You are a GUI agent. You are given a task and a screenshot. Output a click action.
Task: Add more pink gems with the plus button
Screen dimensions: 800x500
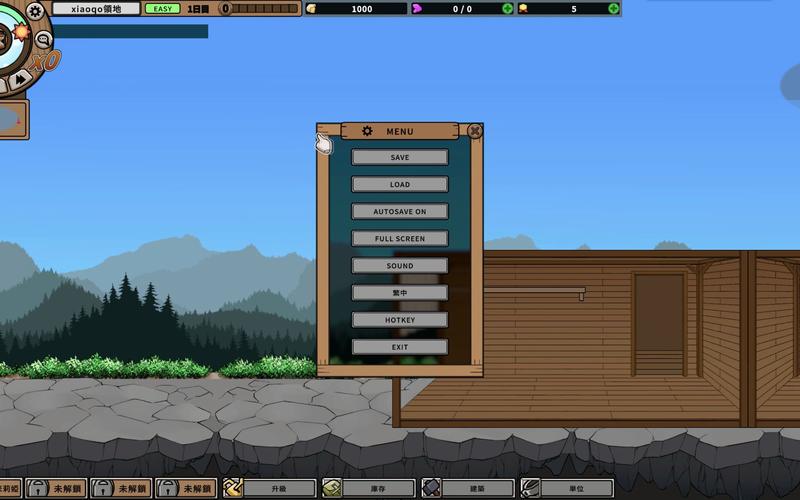[508, 9]
